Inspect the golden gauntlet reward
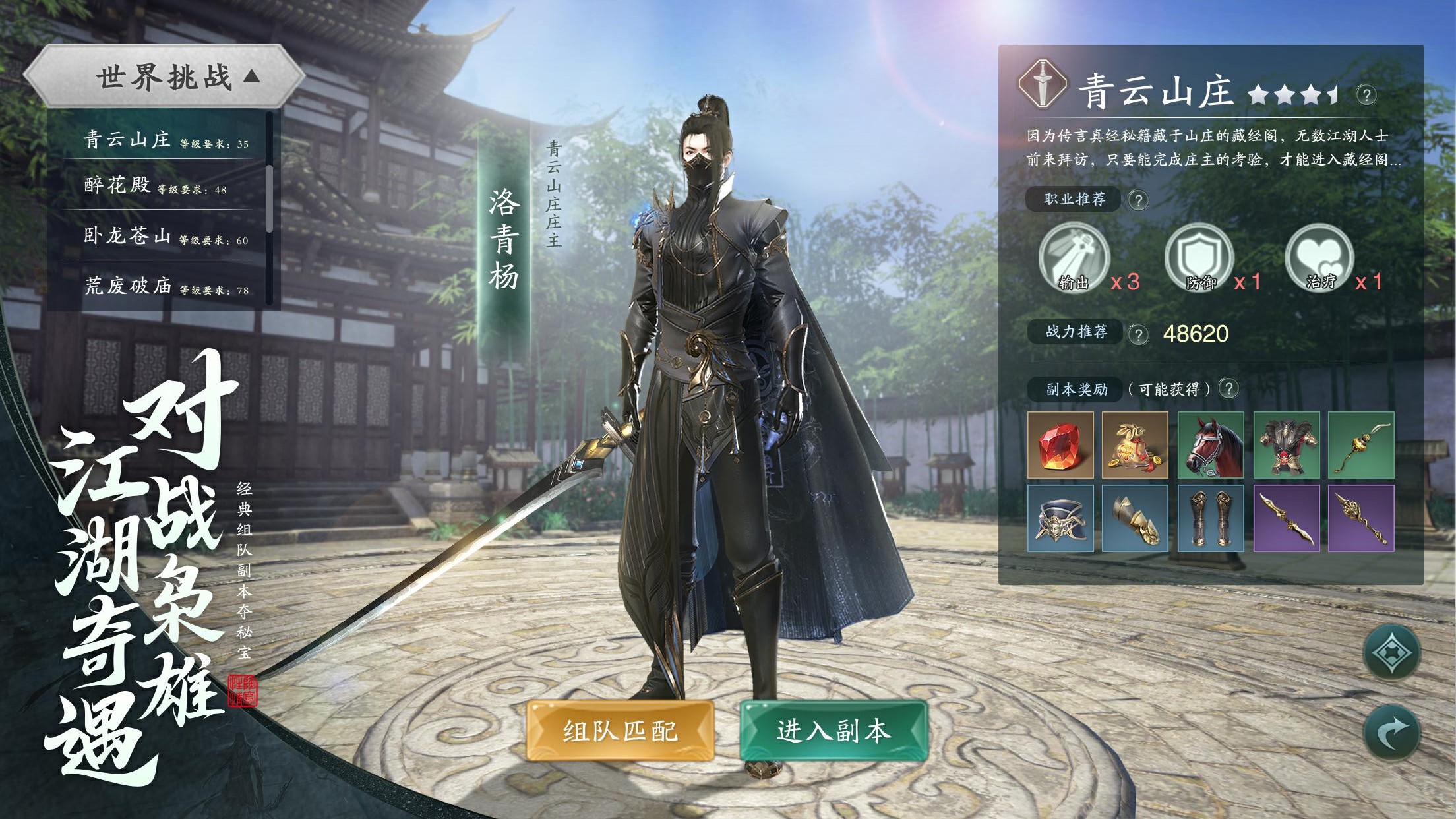 click(x=1135, y=518)
